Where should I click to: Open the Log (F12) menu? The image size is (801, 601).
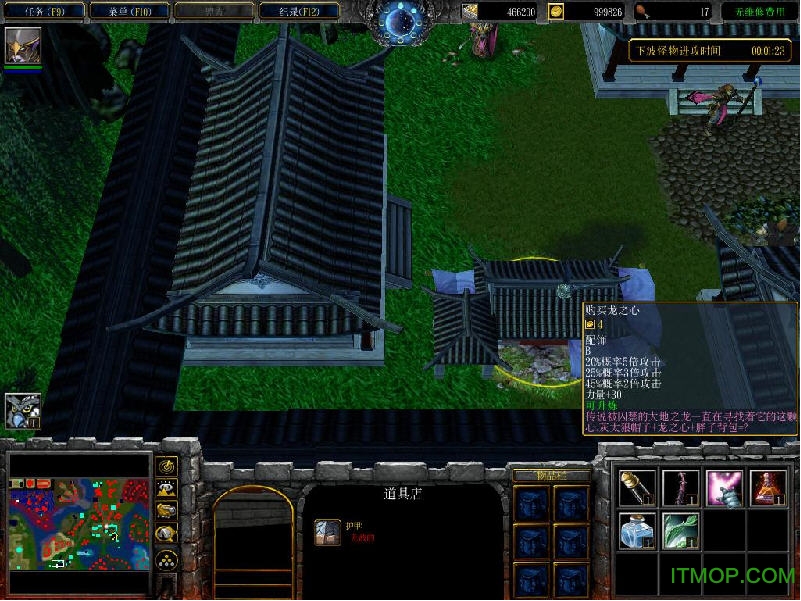[295, 12]
